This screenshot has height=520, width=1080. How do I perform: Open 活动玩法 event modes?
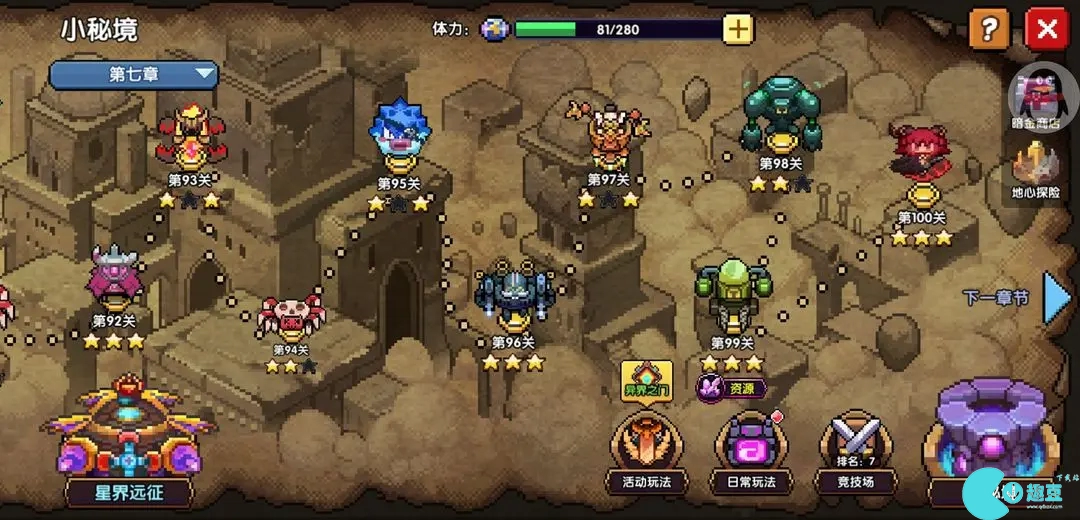click(648, 452)
